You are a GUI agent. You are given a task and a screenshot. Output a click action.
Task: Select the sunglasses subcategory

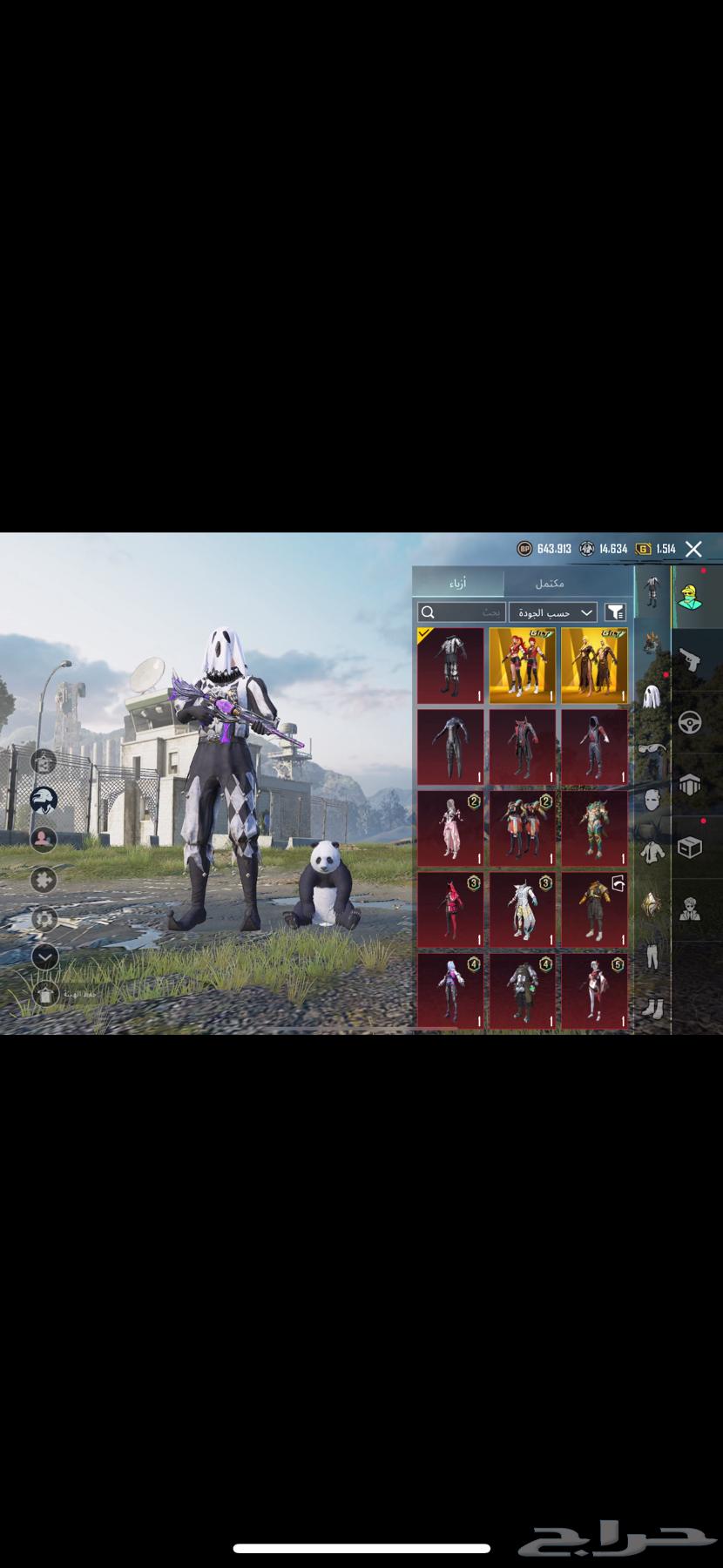tap(651, 748)
